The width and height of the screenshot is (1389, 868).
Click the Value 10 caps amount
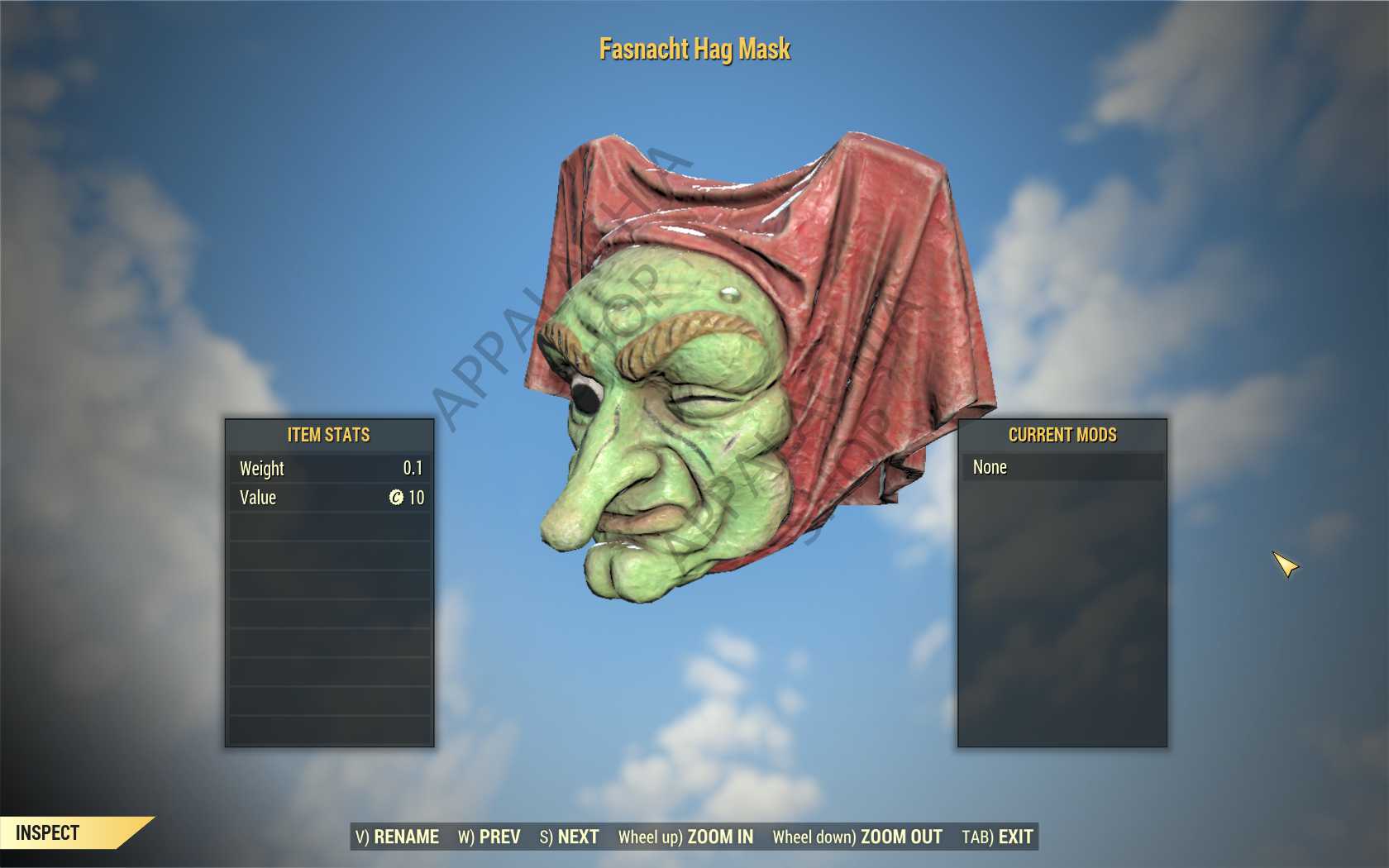tap(418, 498)
